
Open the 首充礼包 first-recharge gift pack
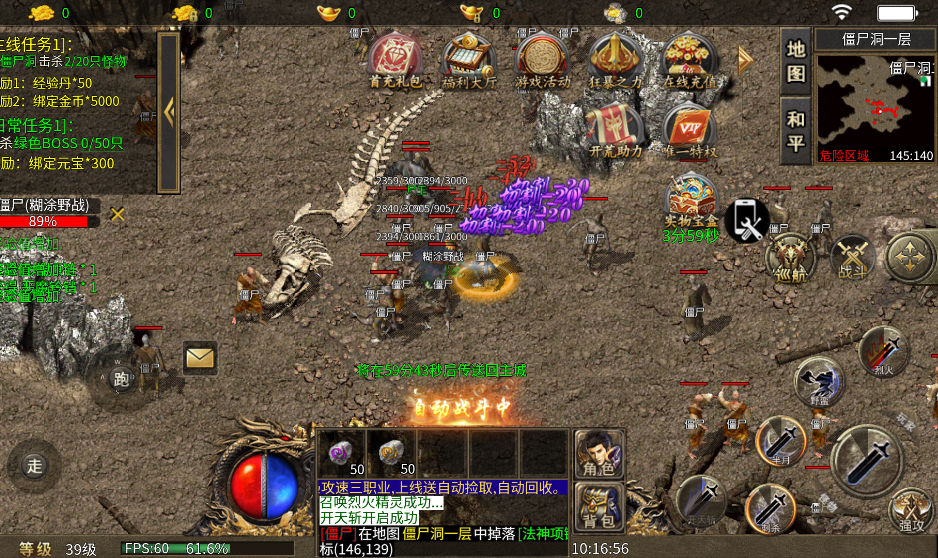[x=395, y=61]
